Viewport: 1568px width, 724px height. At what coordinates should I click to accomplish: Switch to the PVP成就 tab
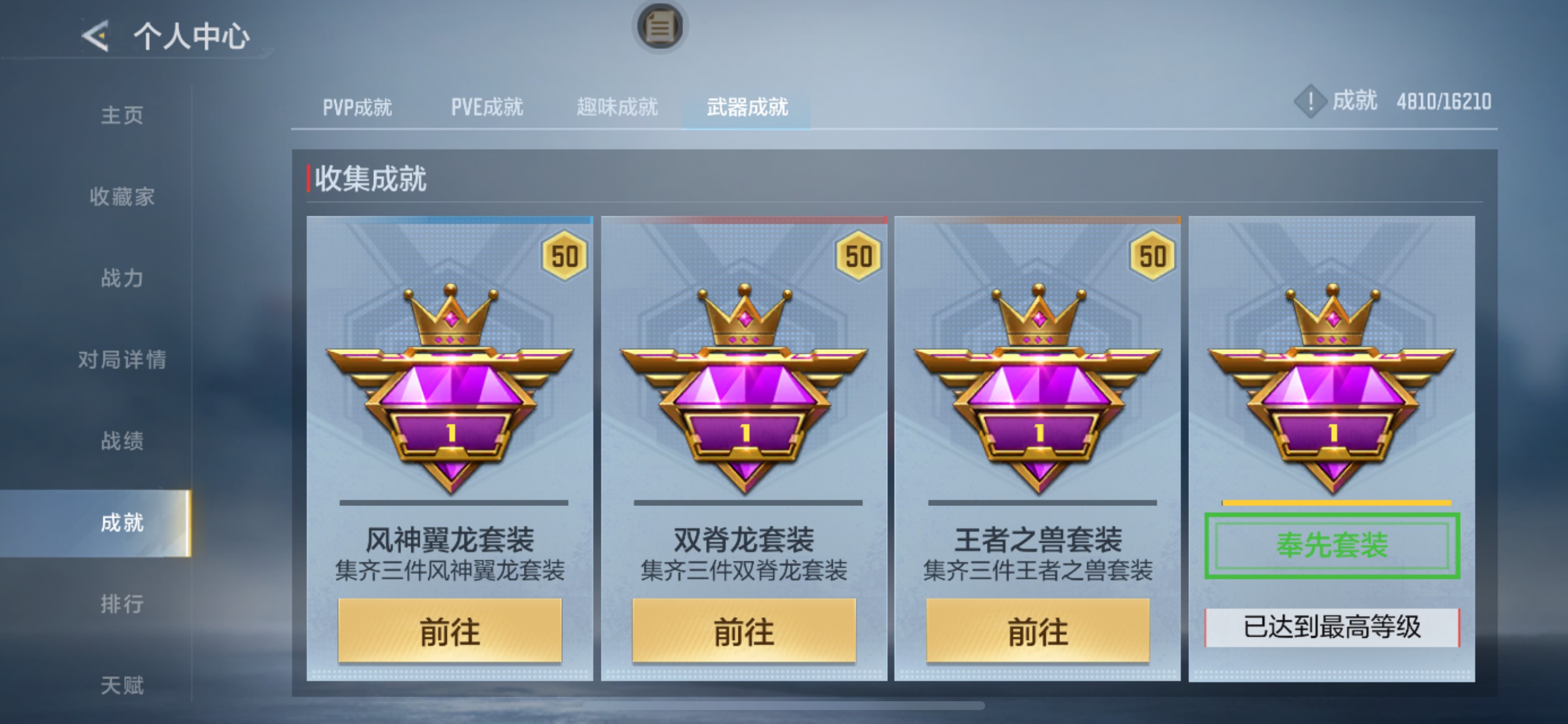tap(358, 107)
